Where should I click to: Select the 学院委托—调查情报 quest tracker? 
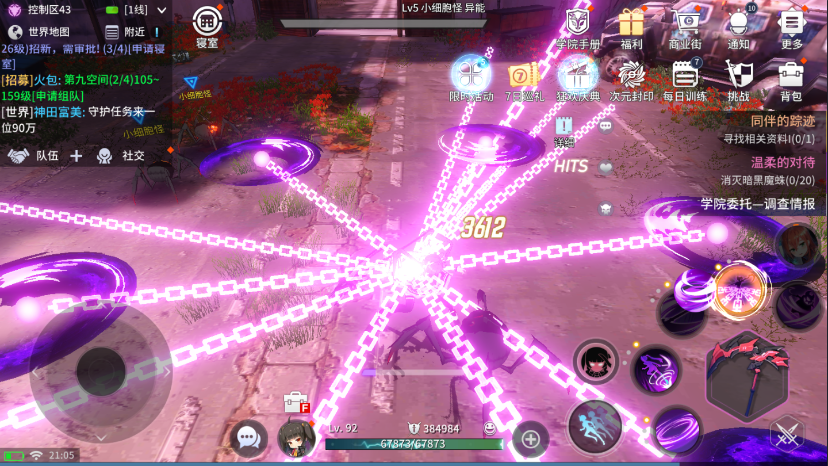pyautogui.click(x=756, y=204)
